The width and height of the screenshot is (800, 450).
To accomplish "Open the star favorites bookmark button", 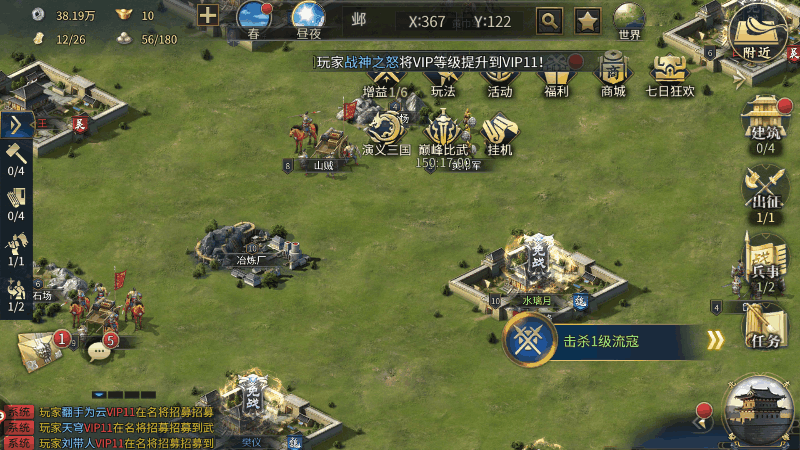I will coord(587,19).
